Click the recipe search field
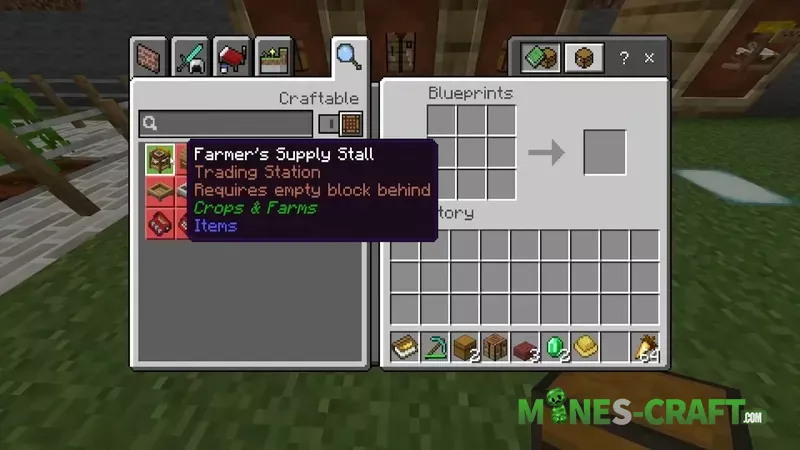This screenshot has height=450, width=800. pos(226,124)
